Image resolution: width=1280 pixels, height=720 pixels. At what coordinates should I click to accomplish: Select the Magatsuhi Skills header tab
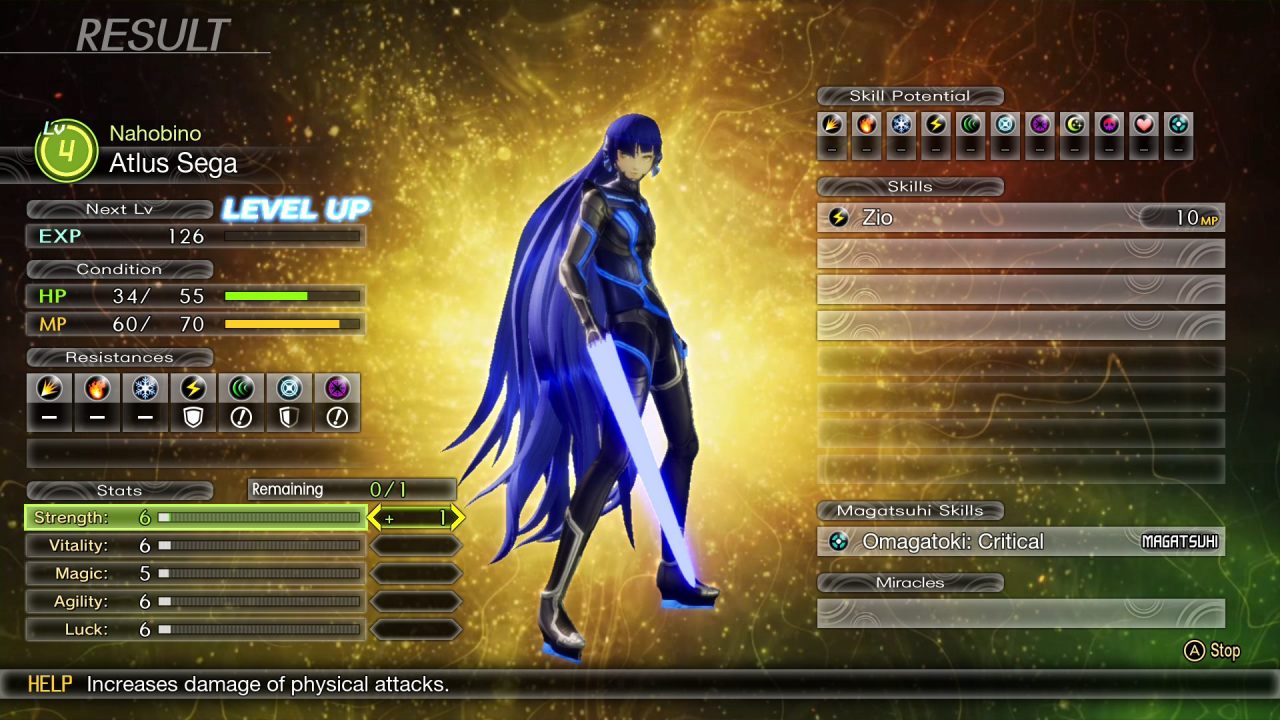point(910,510)
